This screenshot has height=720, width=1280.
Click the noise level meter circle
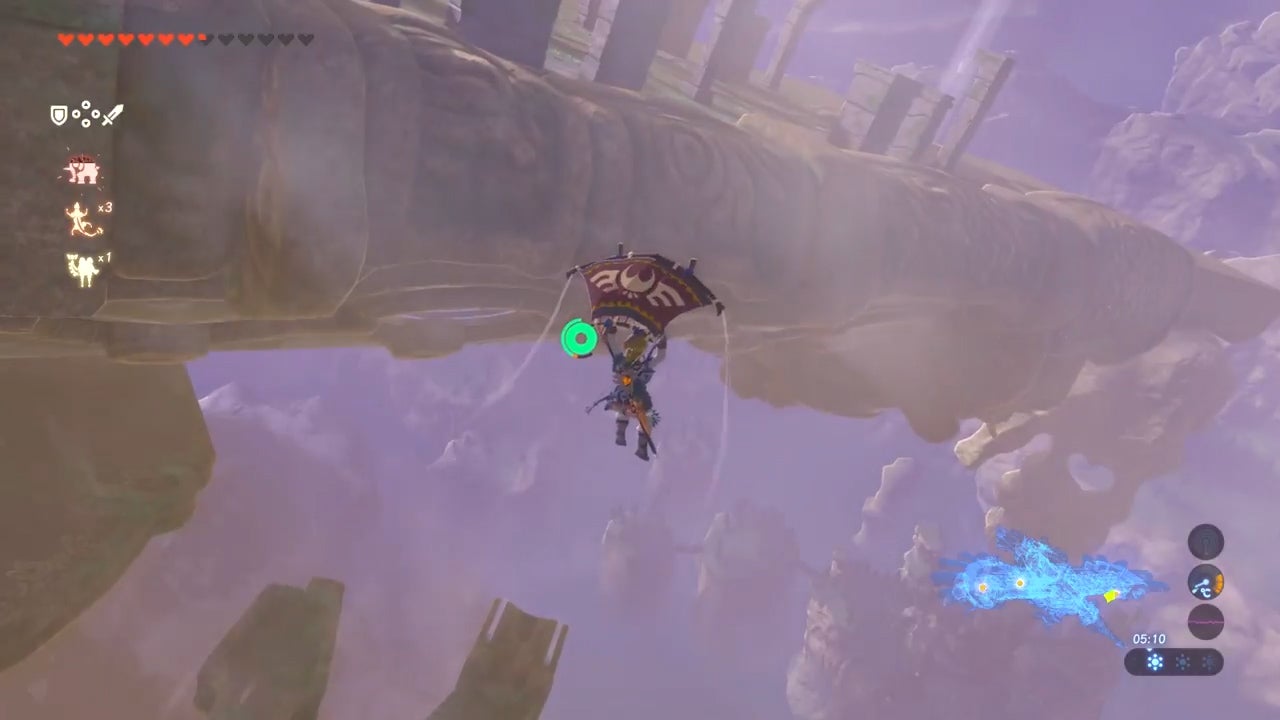pyautogui.click(x=1206, y=621)
